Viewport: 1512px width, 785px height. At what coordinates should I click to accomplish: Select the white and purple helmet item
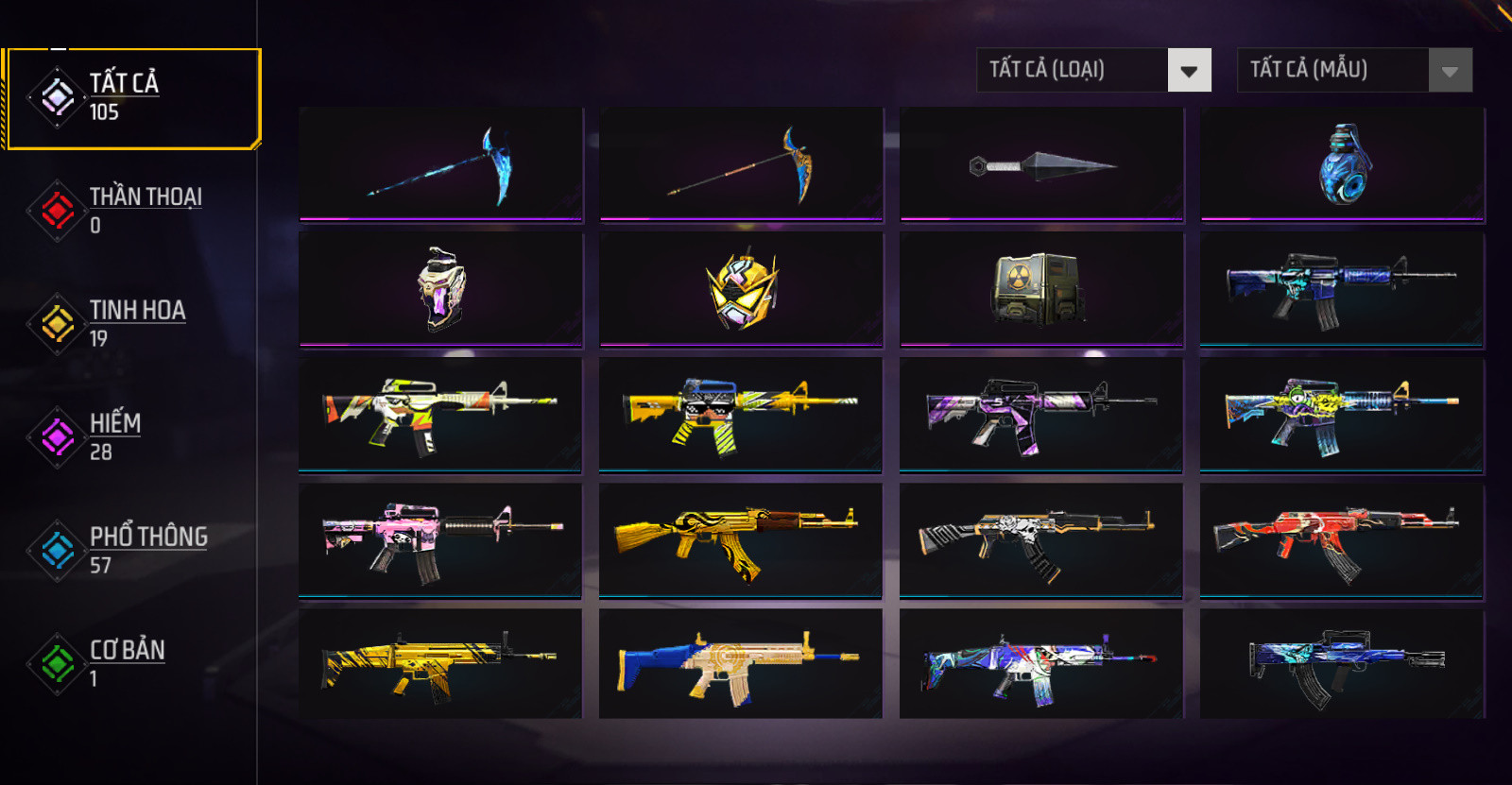click(x=441, y=289)
